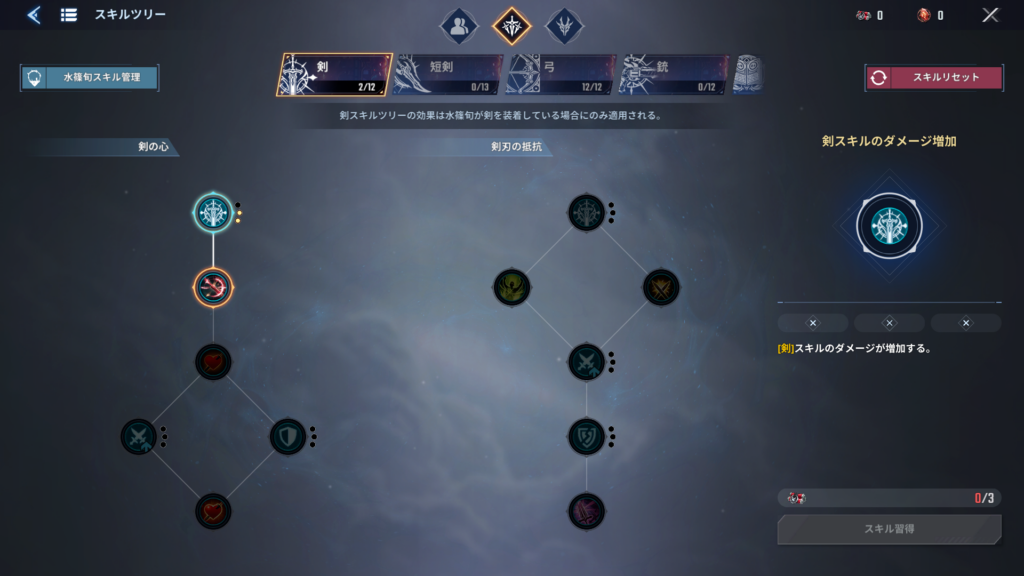This screenshot has width=1024, height=576.
Task: Select the glowing top node under 剣の心
Action: click(213, 212)
